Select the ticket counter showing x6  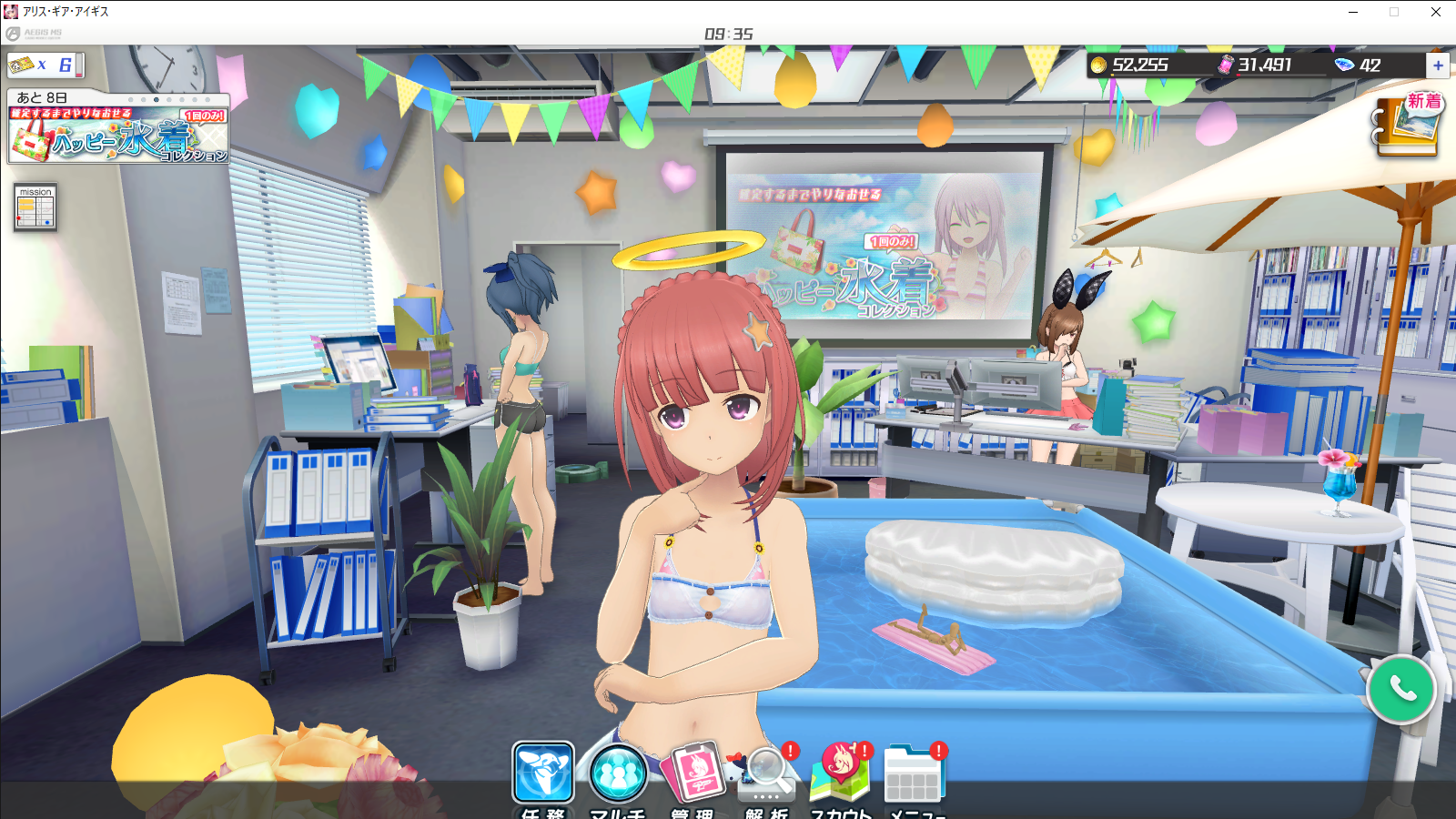pos(45,66)
